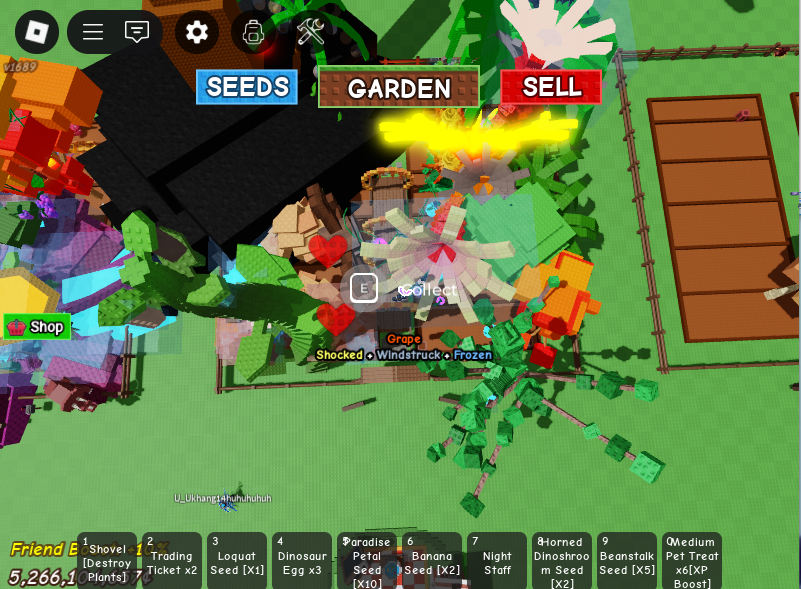Open the Shop
Image resolution: width=801 pixels, height=589 pixels.
(37, 327)
